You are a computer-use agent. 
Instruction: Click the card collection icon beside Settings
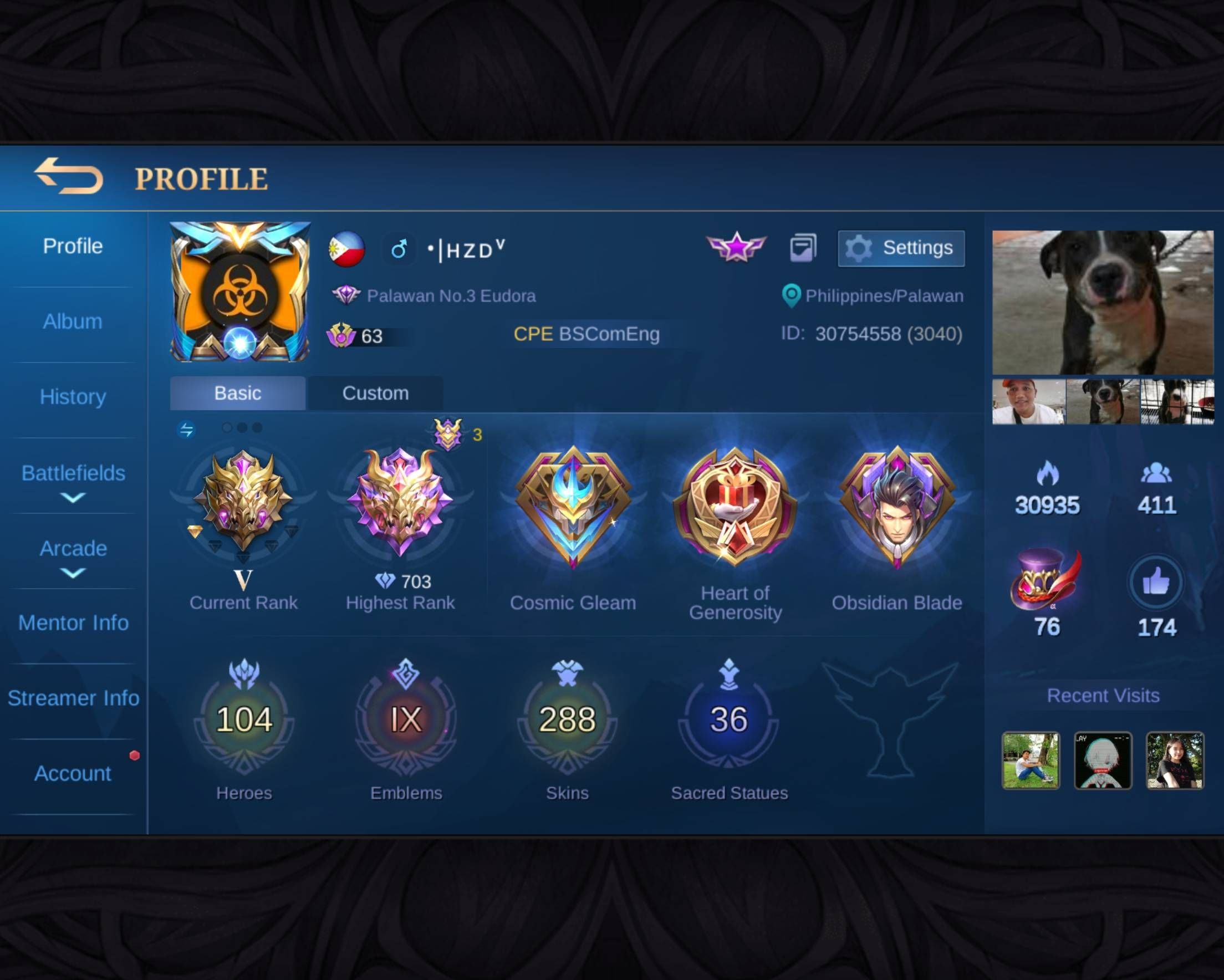click(x=802, y=248)
